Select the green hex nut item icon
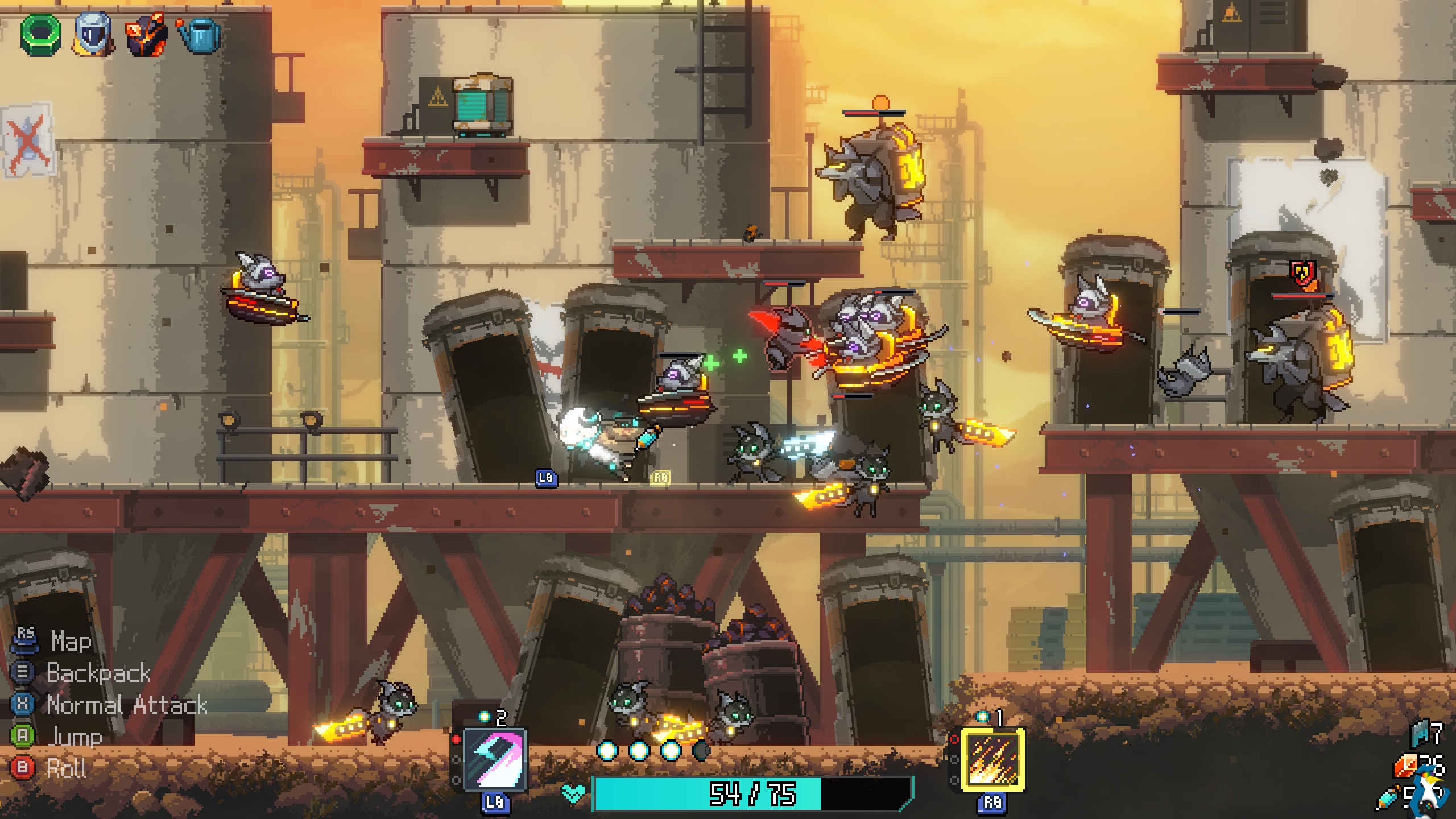The width and height of the screenshot is (1456, 819). [x=41, y=34]
